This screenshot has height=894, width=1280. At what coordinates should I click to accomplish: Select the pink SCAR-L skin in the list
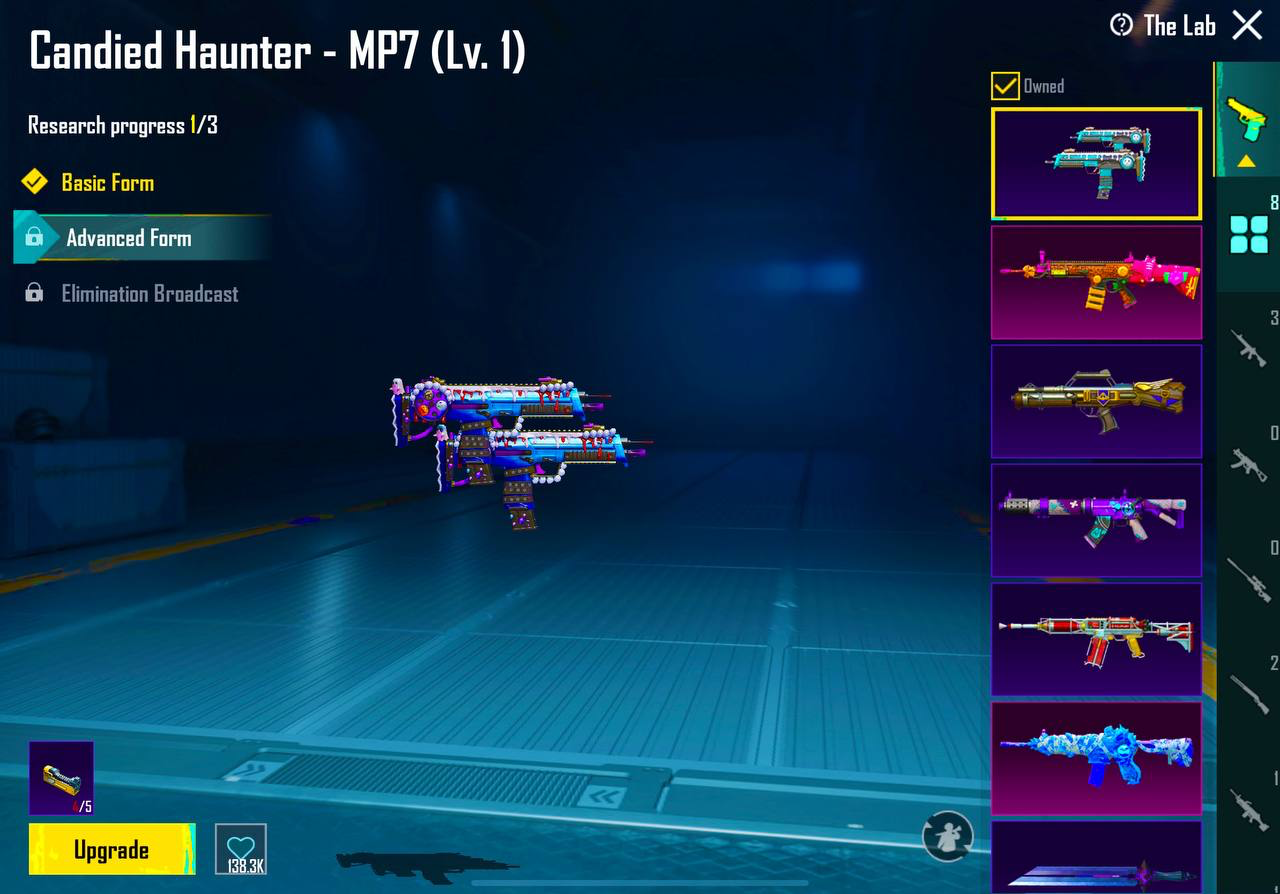(x=1096, y=282)
